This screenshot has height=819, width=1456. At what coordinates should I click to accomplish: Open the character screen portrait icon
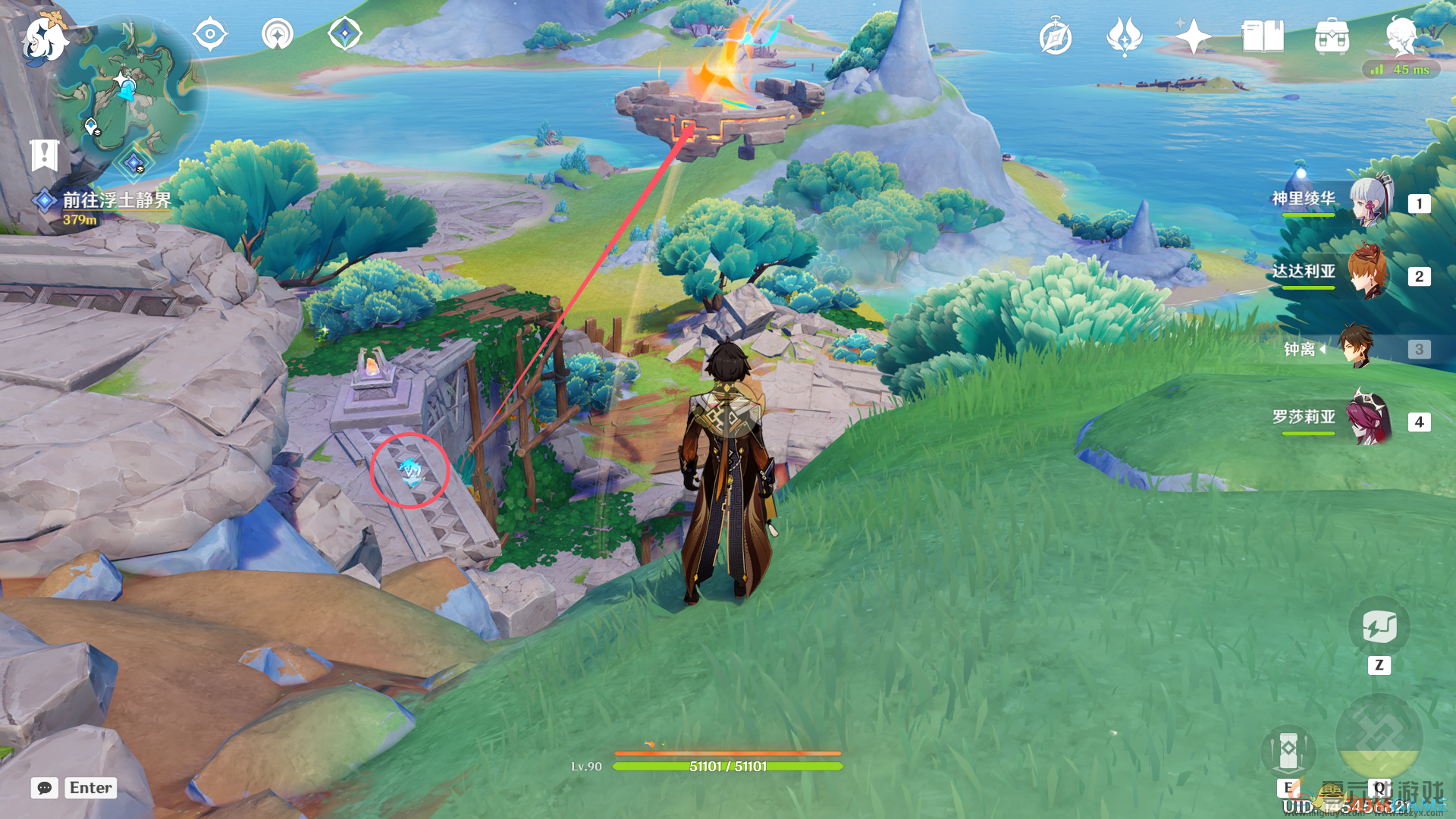pyautogui.click(x=1400, y=35)
